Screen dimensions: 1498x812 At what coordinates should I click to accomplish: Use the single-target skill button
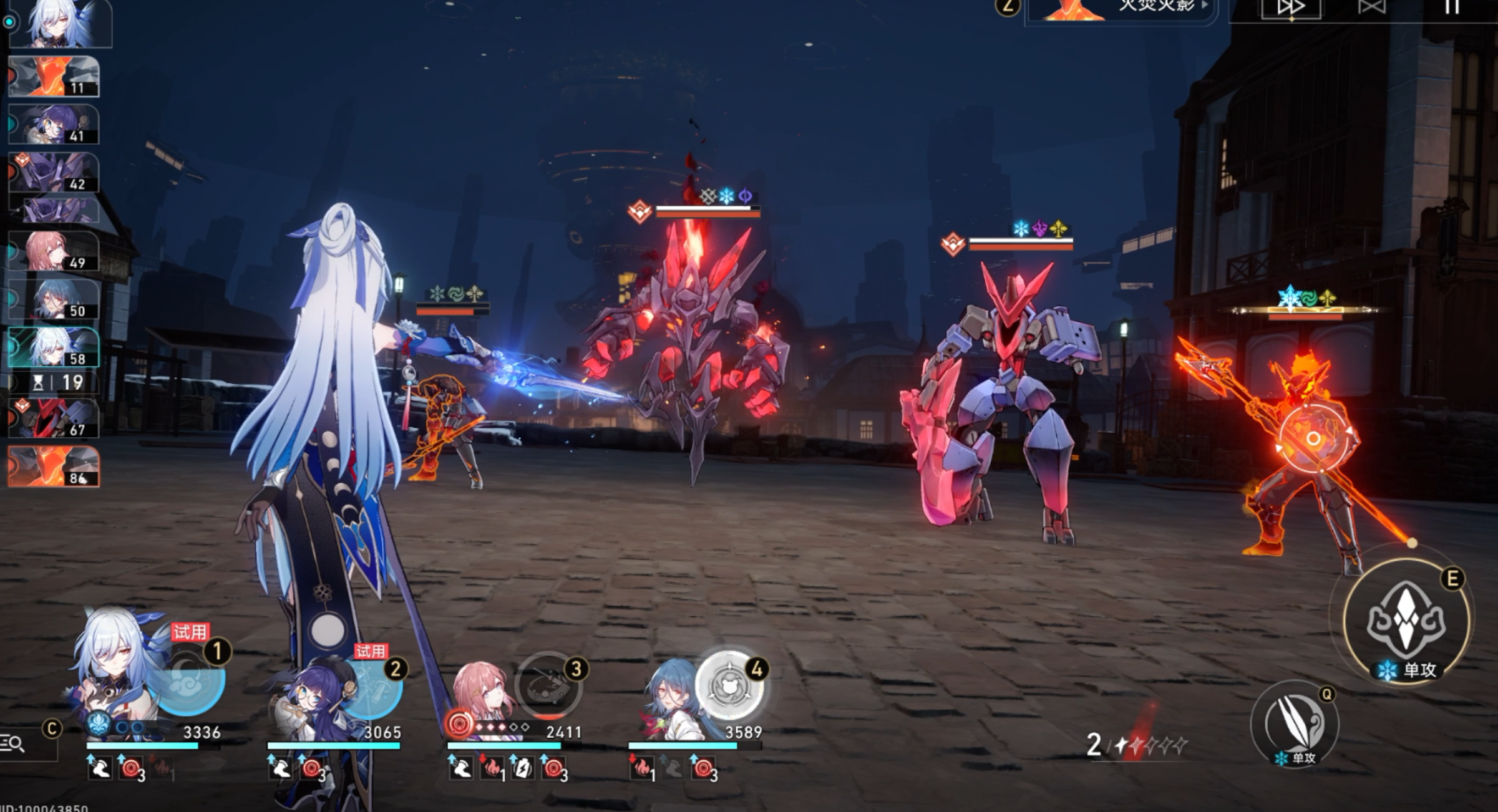(1406, 621)
